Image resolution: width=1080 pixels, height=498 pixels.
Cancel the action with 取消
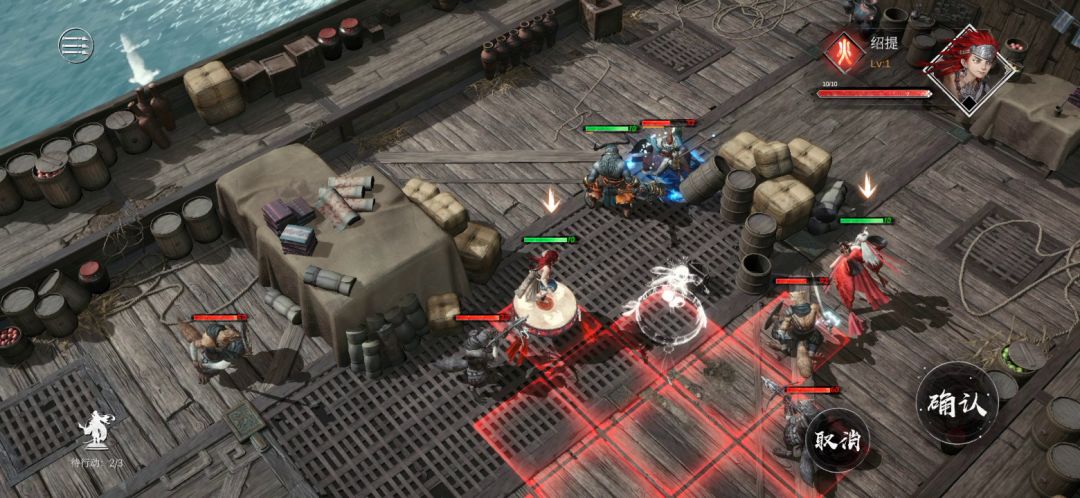click(839, 439)
